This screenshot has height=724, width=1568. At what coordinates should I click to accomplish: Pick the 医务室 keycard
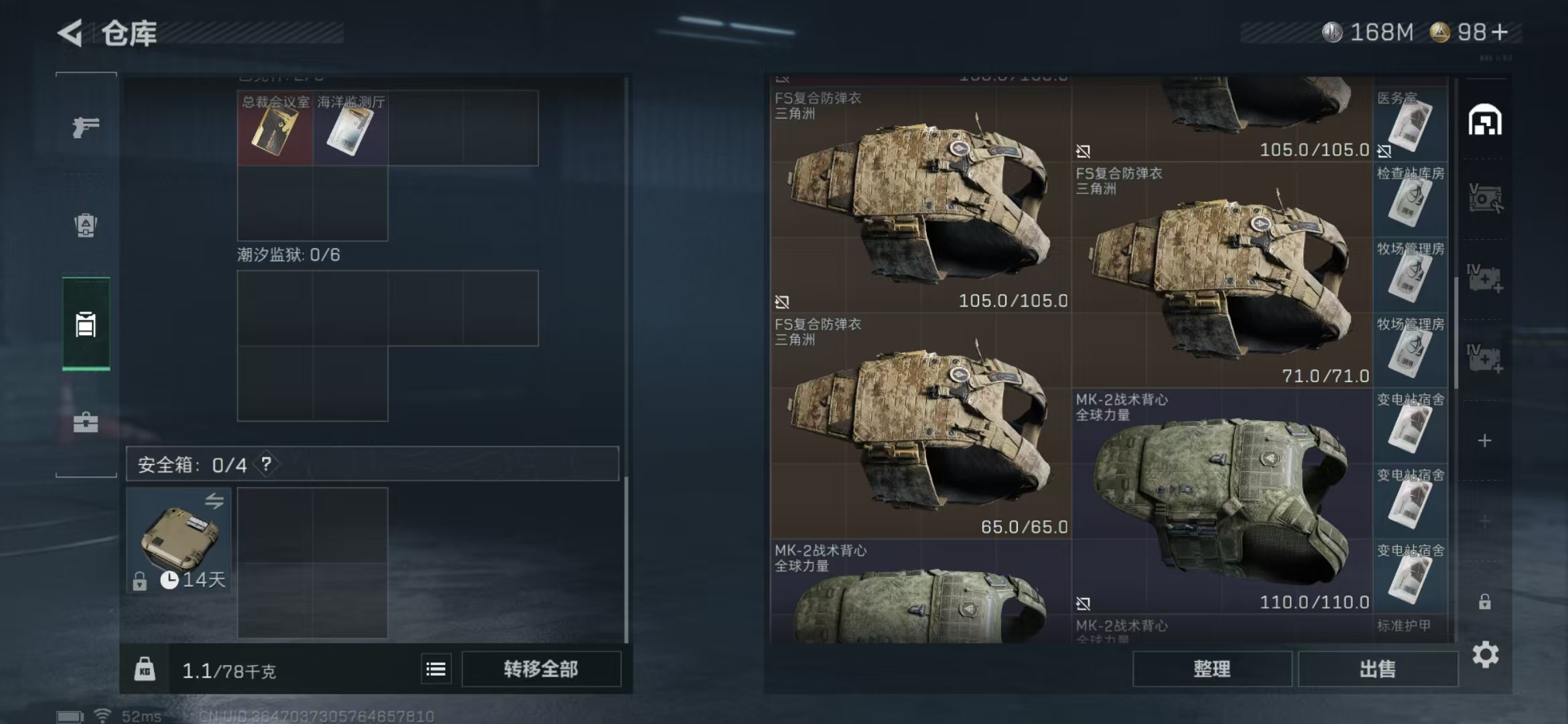[x=1410, y=124]
